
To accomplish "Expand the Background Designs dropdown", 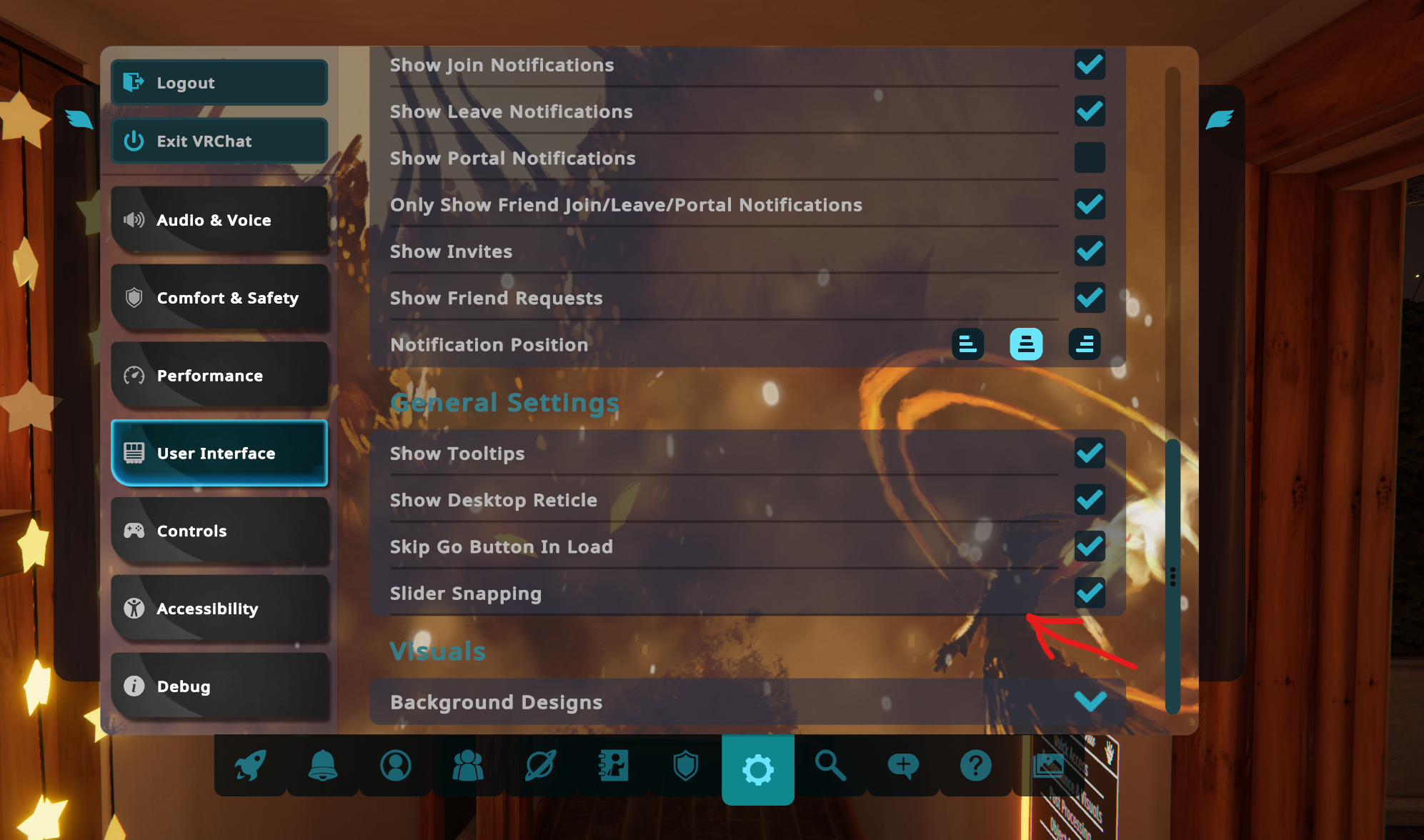I will coord(1089,701).
